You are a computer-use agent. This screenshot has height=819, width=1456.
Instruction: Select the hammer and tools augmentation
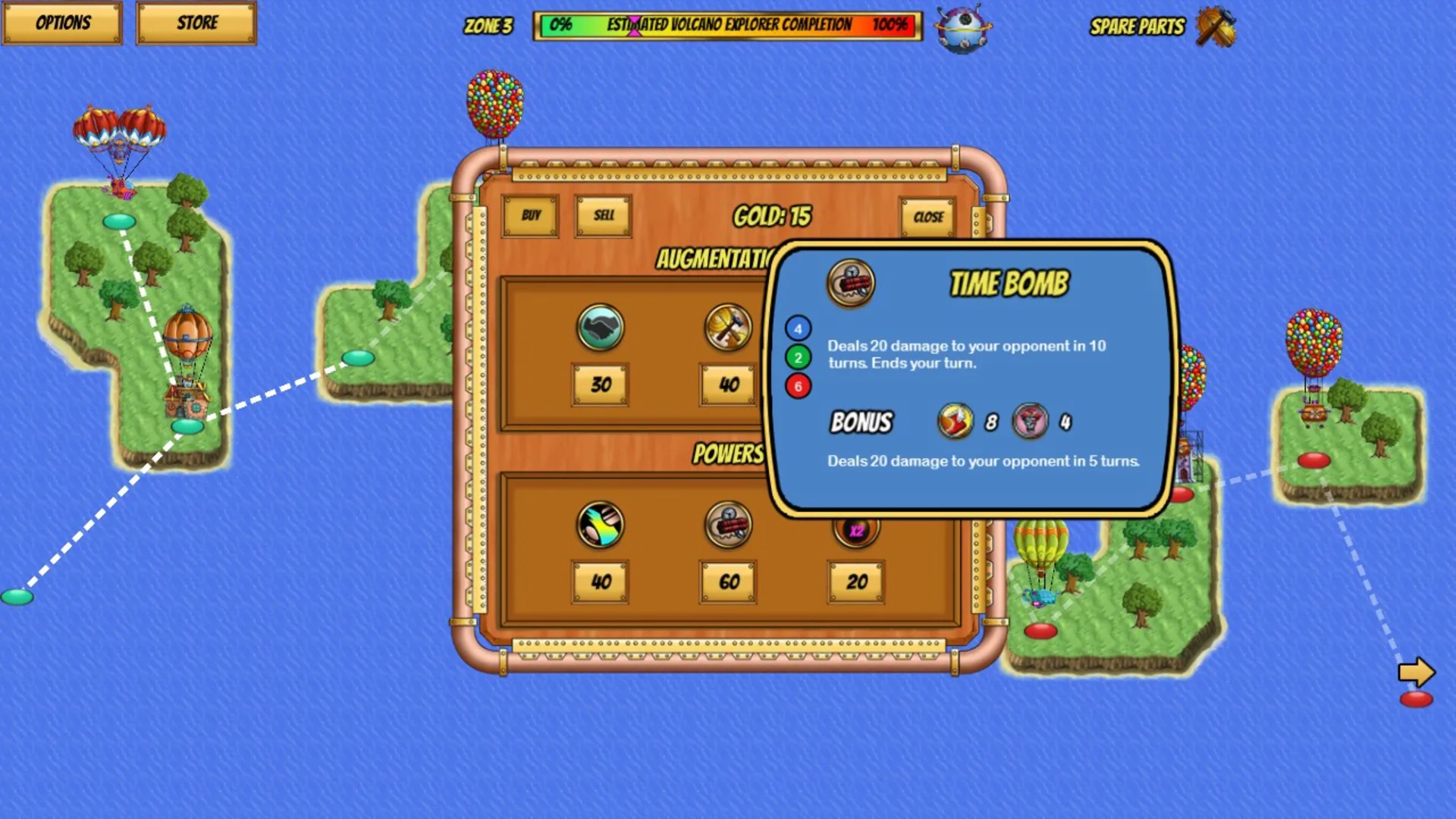tap(728, 328)
